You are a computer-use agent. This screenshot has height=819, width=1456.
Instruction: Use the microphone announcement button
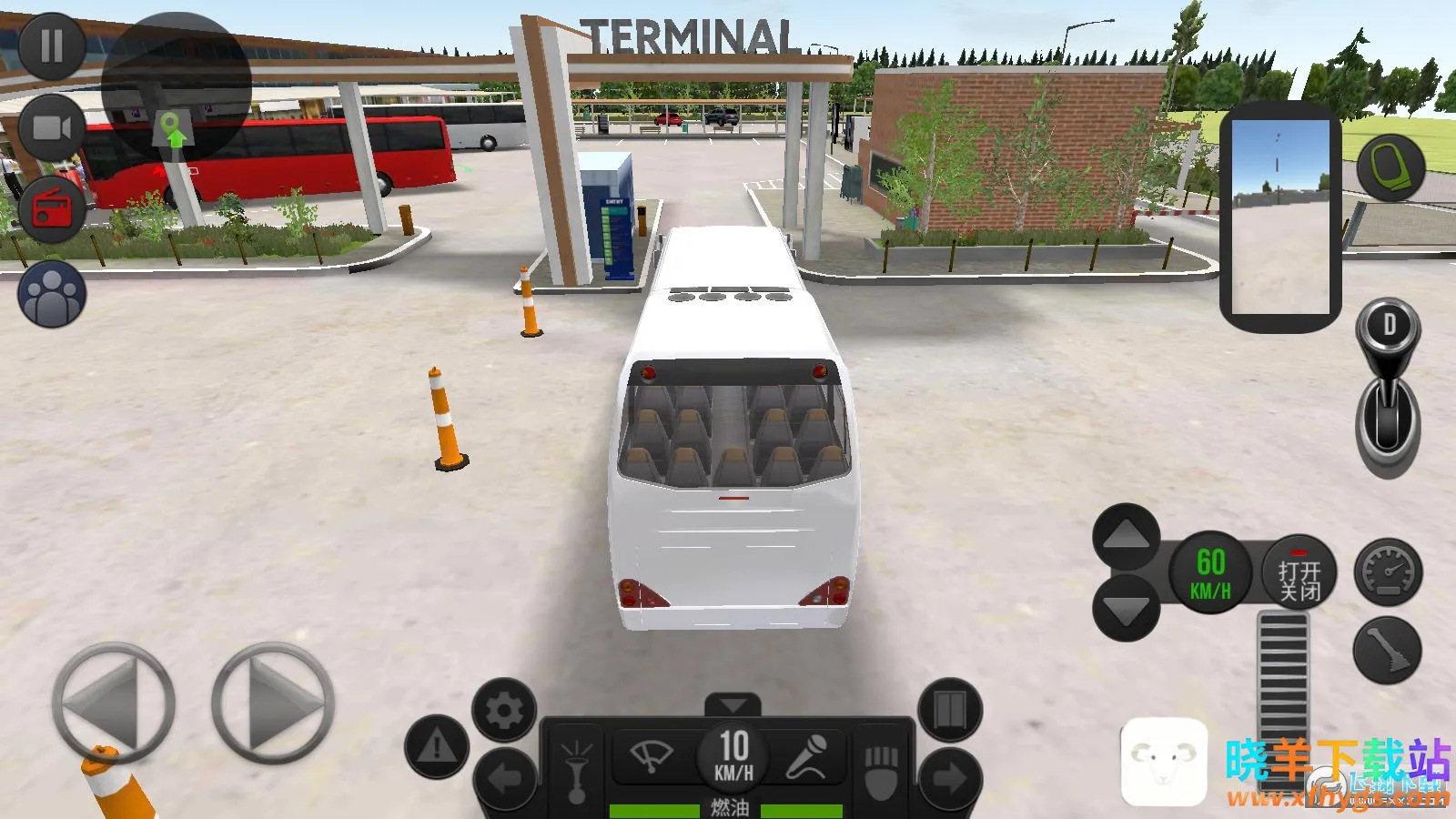(806, 755)
